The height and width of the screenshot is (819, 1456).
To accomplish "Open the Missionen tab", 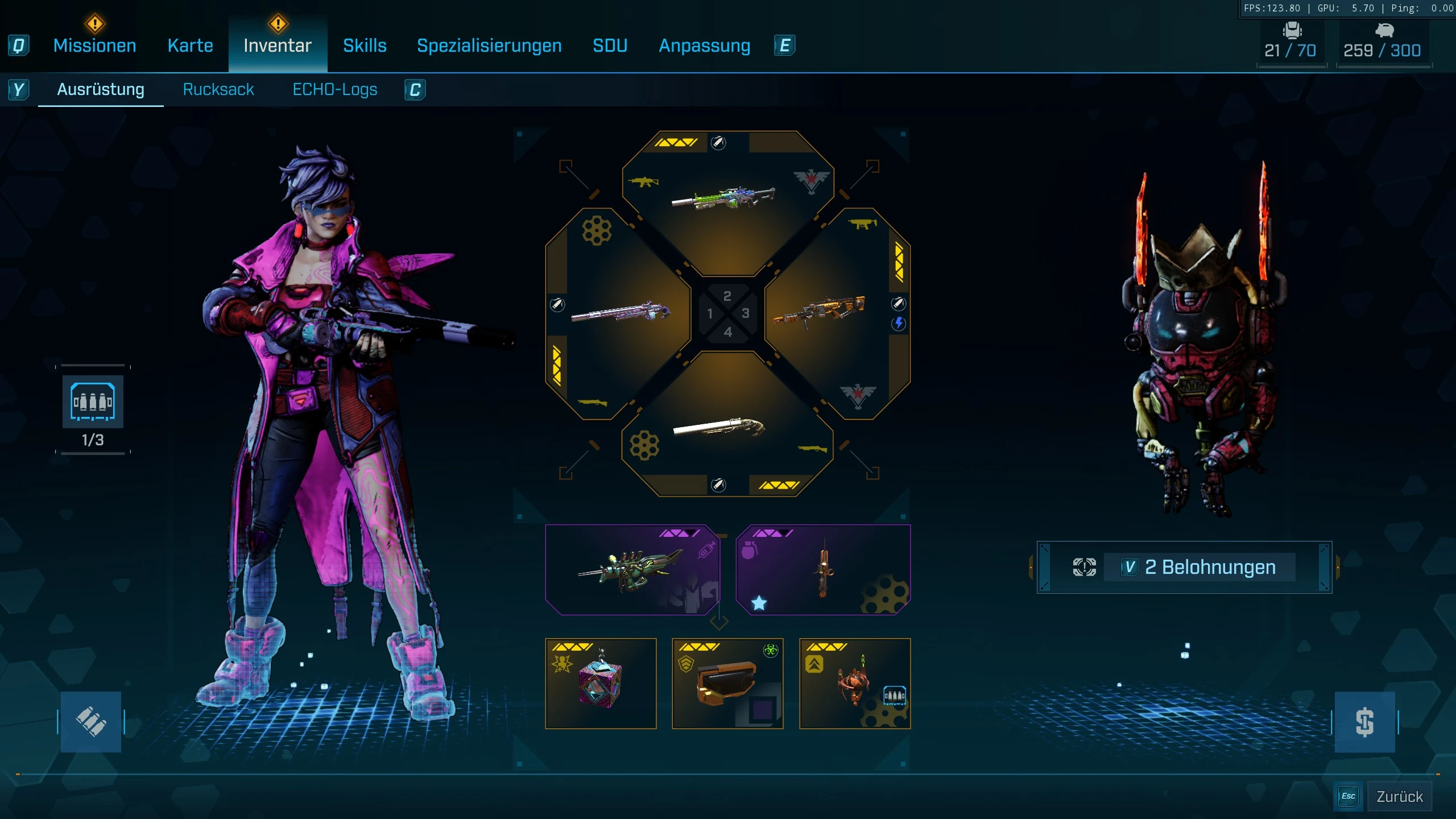I will [x=94, y=45].
